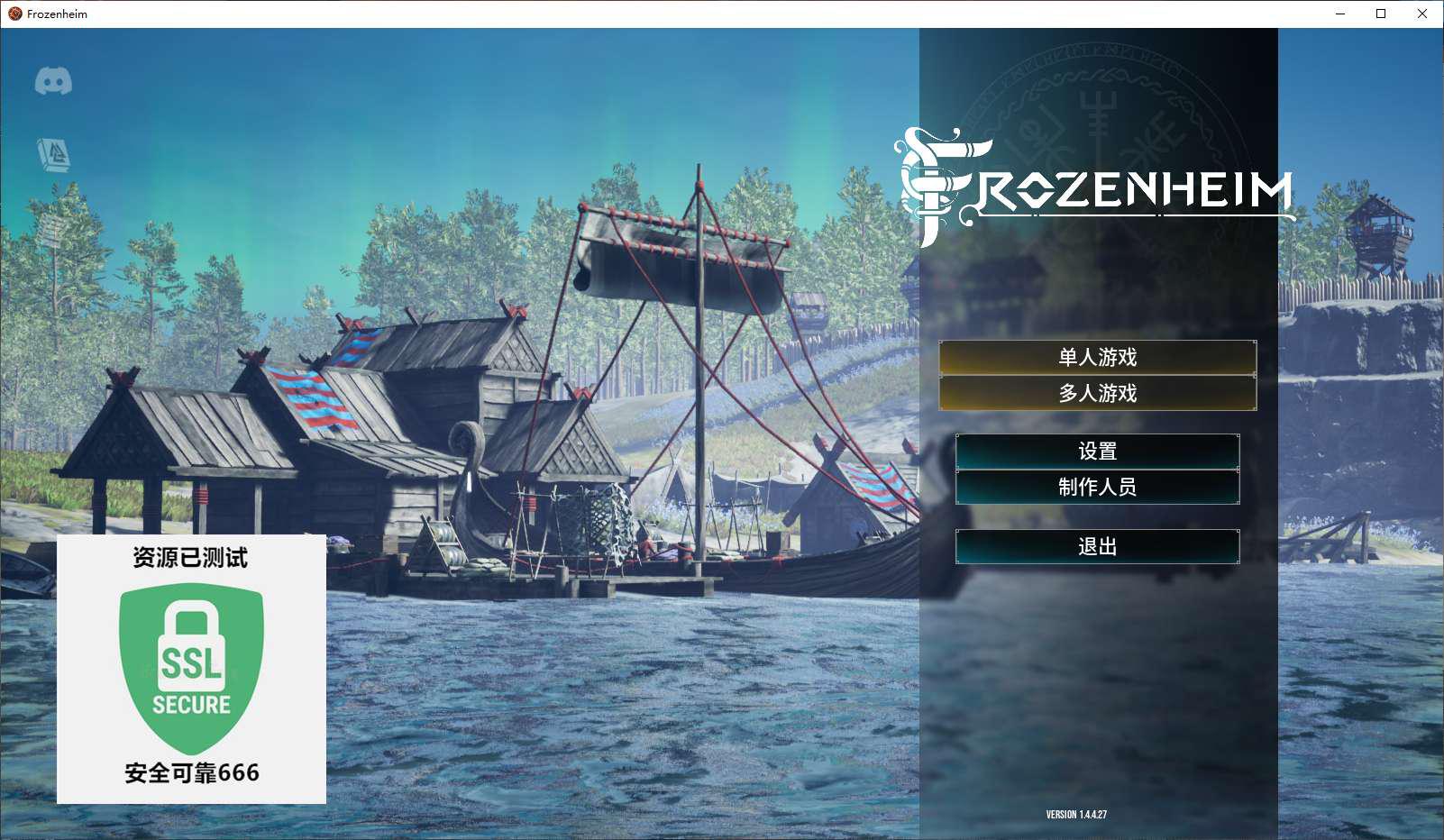Open the 设置 settings menu

pyautogui.click(x=1097, y=452)
